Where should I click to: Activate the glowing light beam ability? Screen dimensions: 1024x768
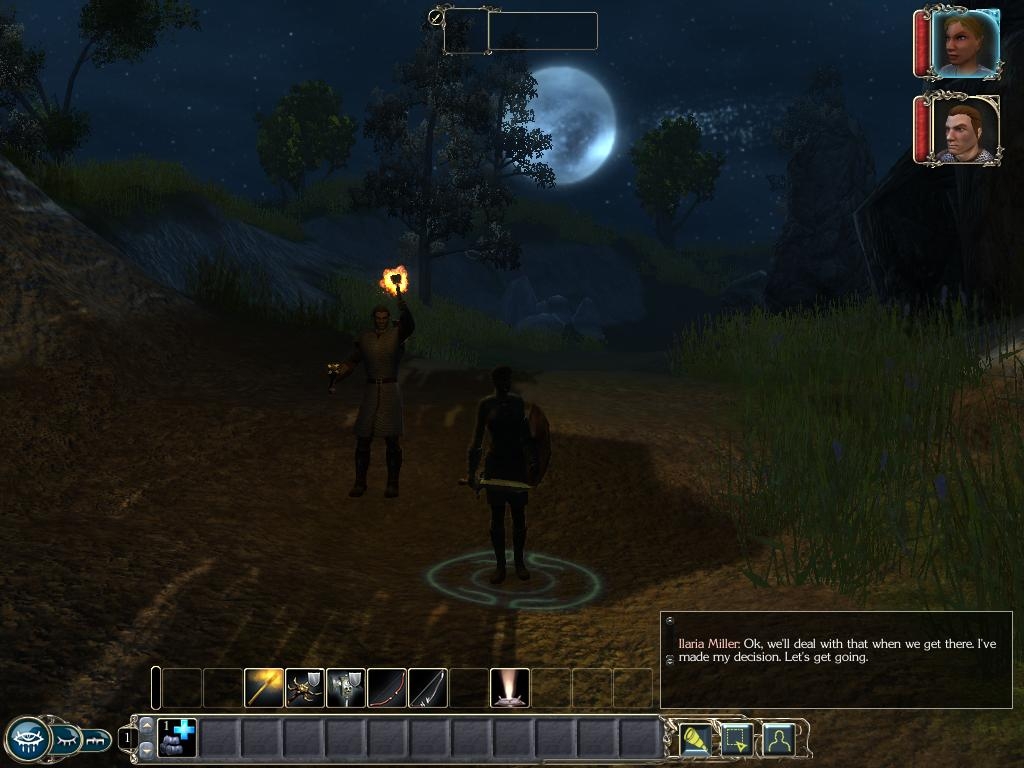pos(510,688)
